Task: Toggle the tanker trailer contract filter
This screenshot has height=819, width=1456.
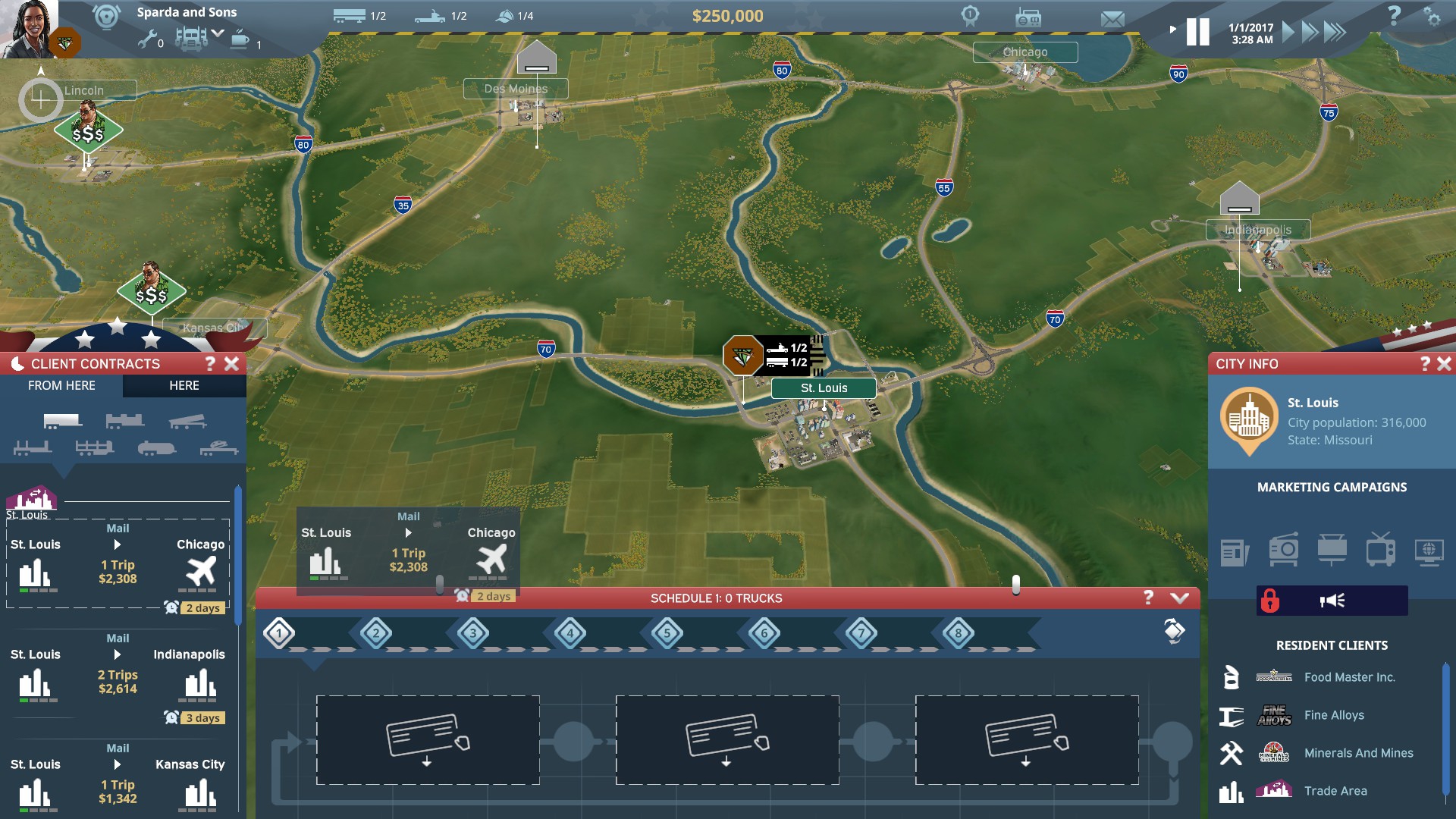Action: pos(157,450)
